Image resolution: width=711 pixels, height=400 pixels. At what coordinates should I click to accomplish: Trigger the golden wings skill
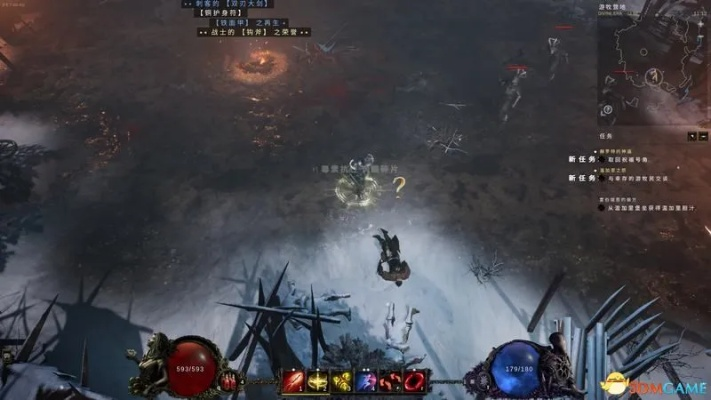[342, 380]
